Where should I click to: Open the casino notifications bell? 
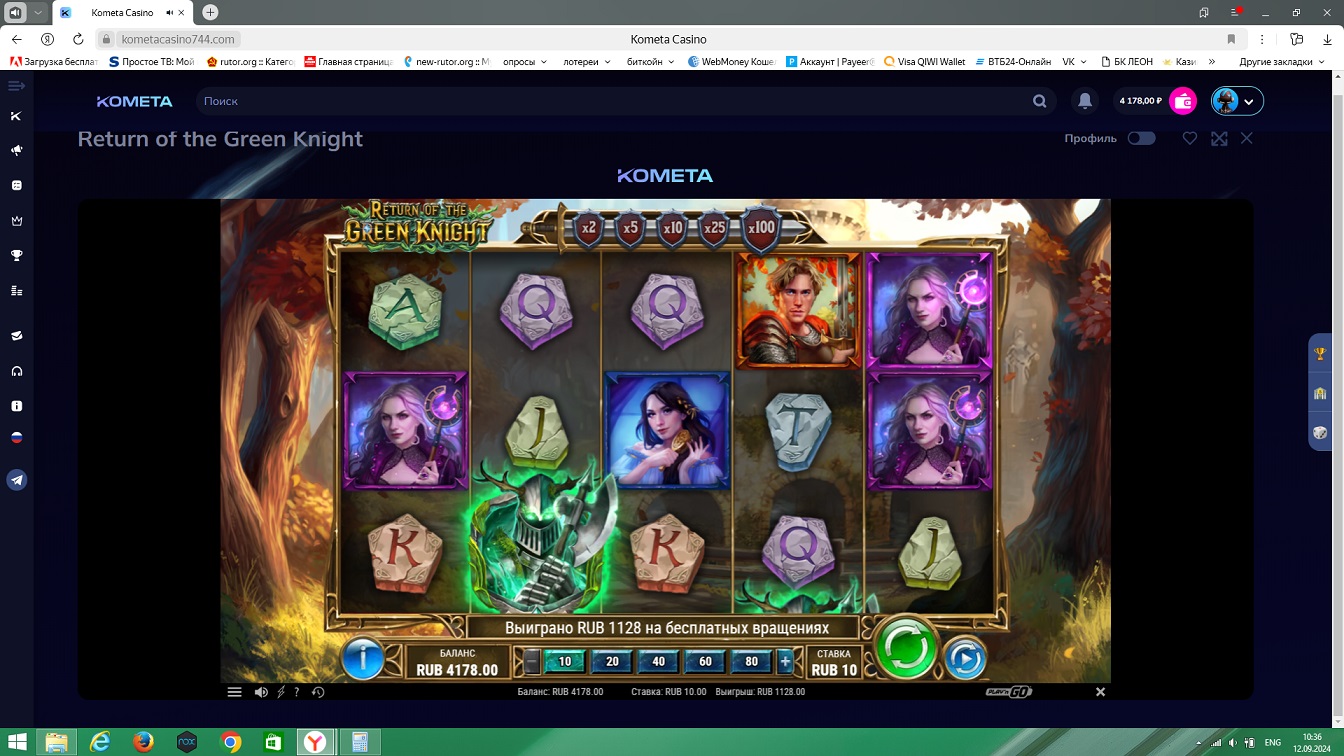[x=1085, y=101]
